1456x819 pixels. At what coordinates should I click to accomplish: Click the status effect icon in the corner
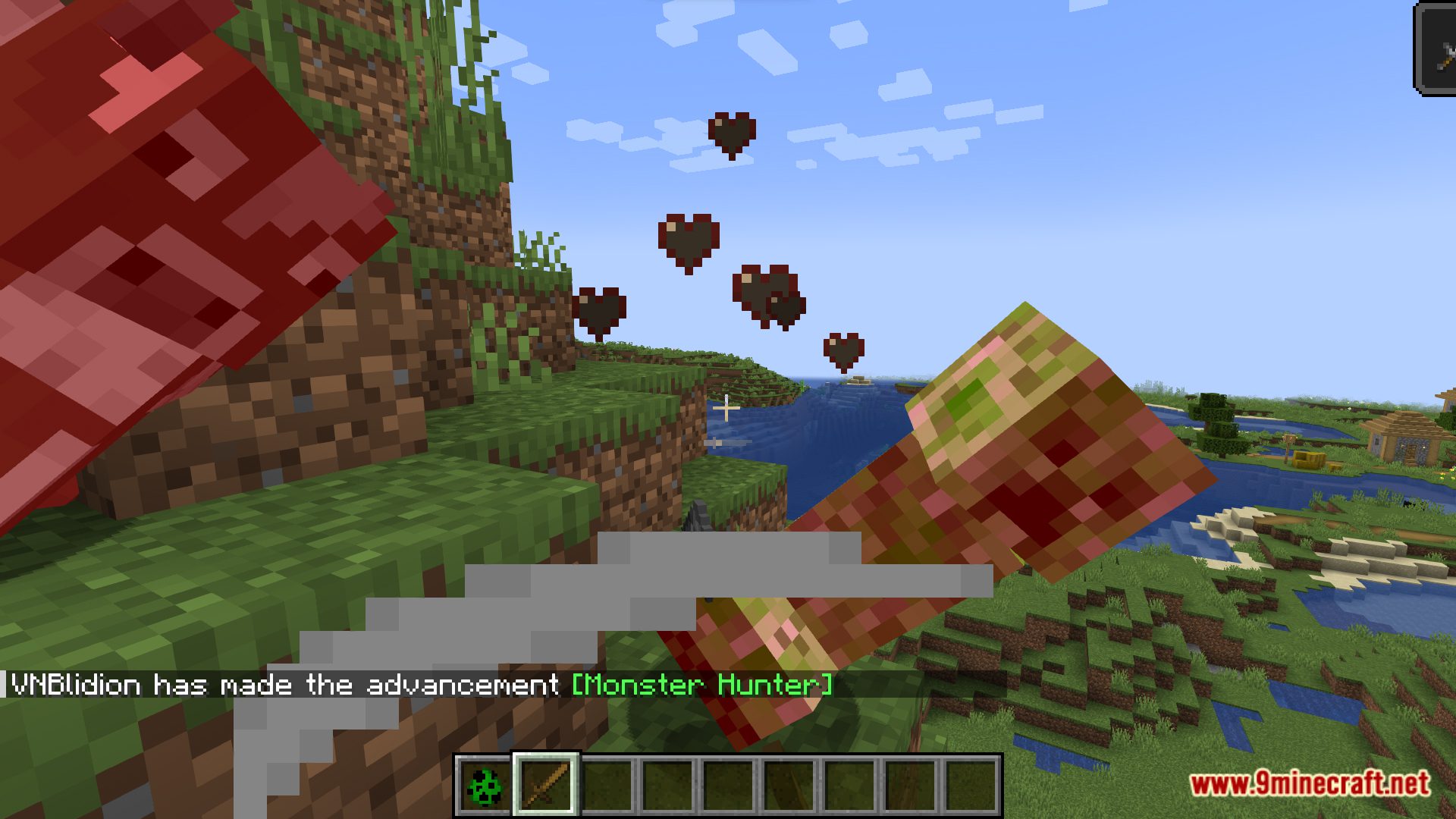coord(1439,52)
